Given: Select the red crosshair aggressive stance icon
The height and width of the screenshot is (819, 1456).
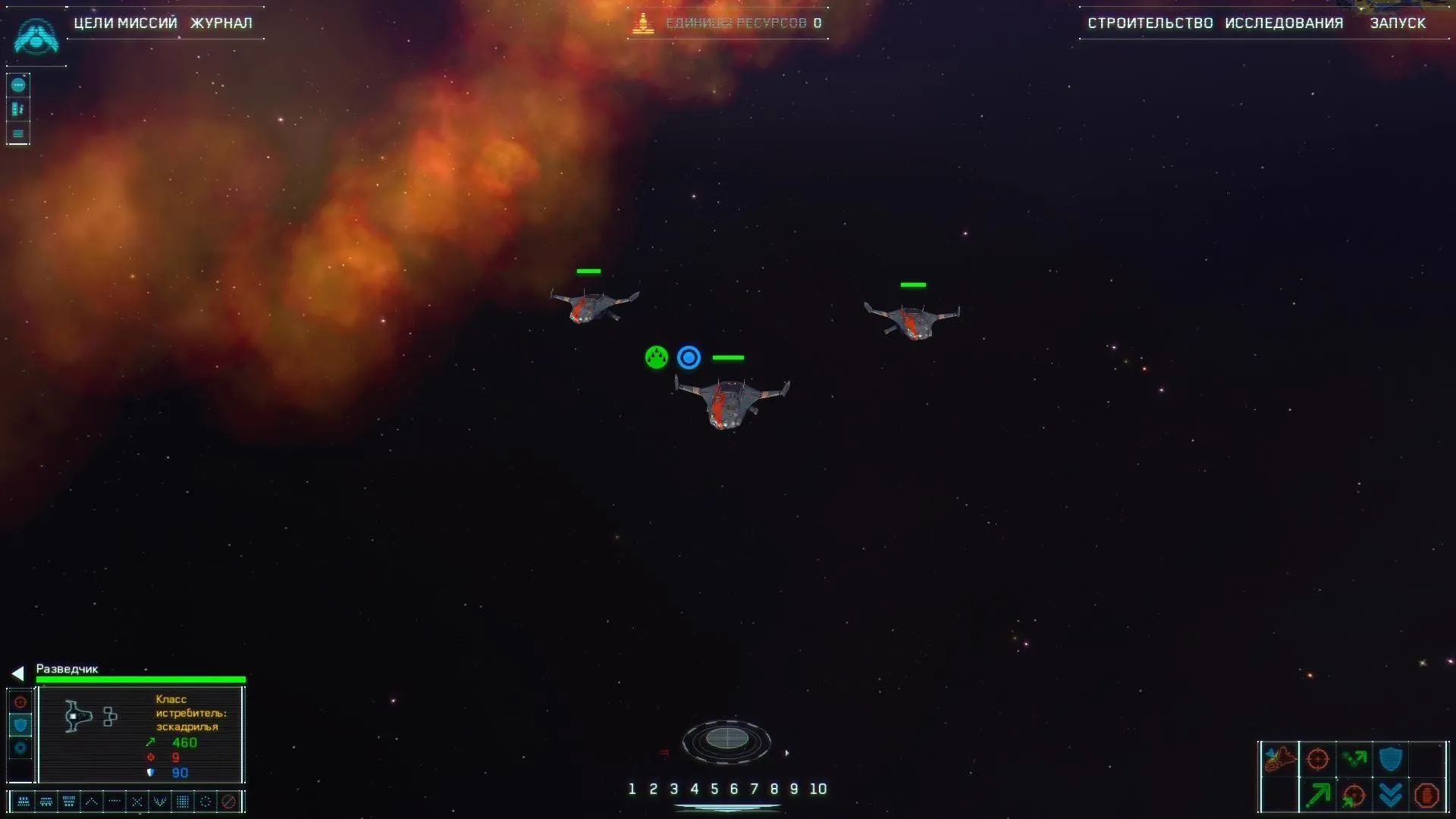Looking at the screenshot, I should (20, 702).
